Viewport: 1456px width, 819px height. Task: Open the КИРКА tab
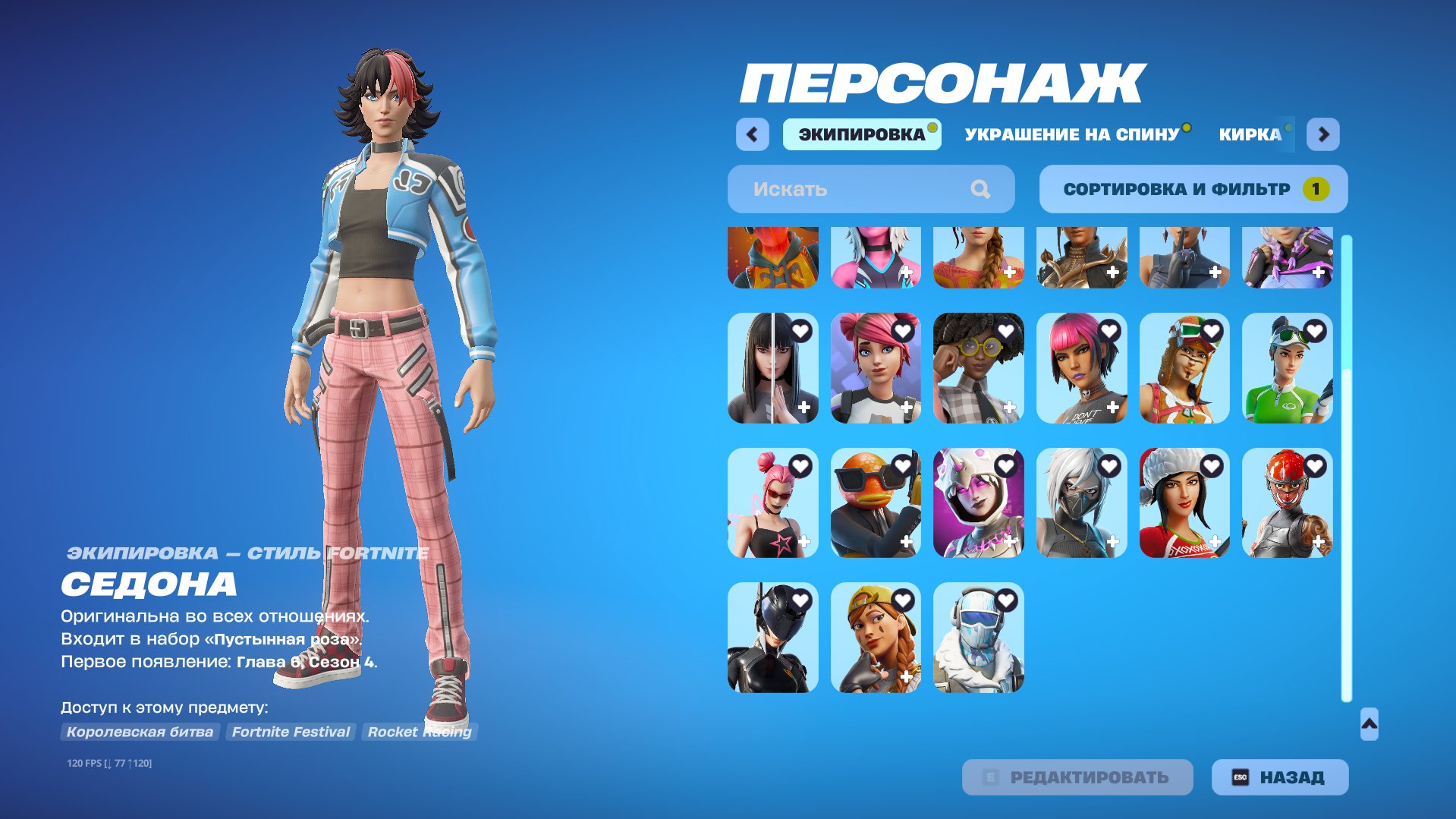point(1251,134)
